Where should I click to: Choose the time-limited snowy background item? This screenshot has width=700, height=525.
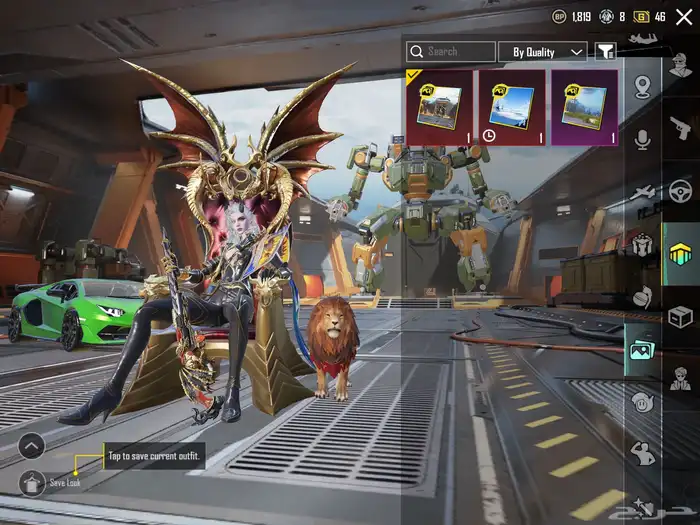511,107
